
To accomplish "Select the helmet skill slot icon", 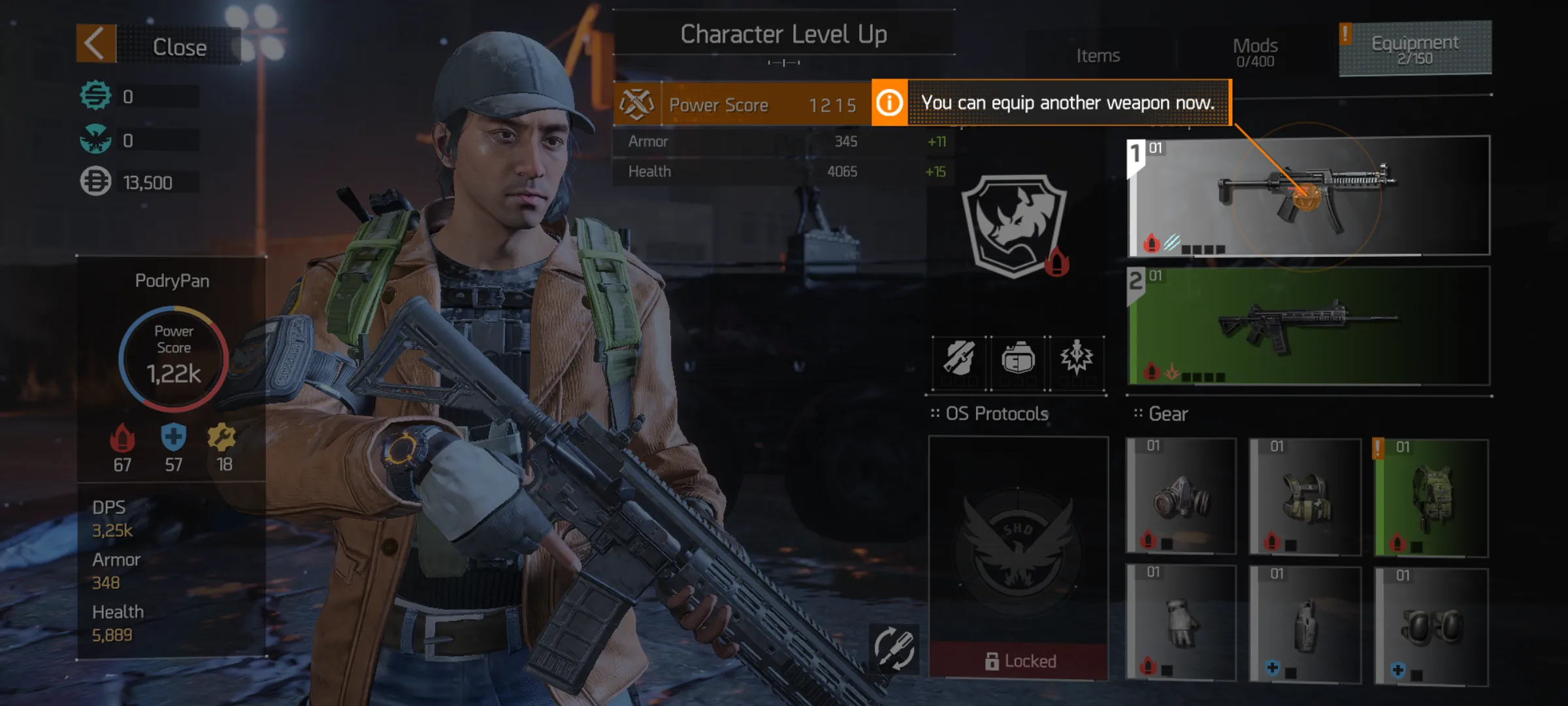I will [x=1018, y=358].
